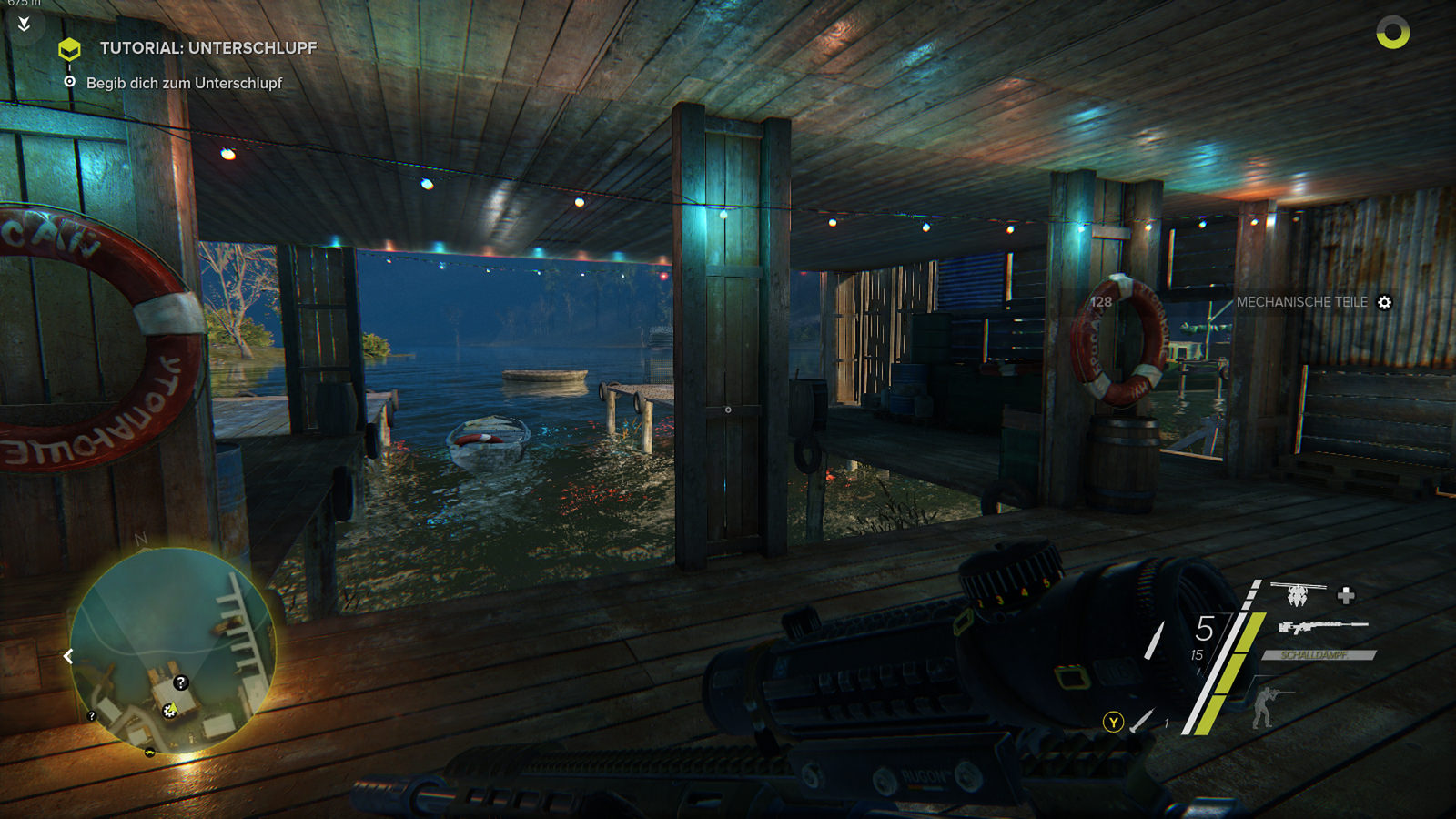The height and width of the screenshot is (819, 1456).
Task: Open the circular minimap
Action: pos(172,650)
